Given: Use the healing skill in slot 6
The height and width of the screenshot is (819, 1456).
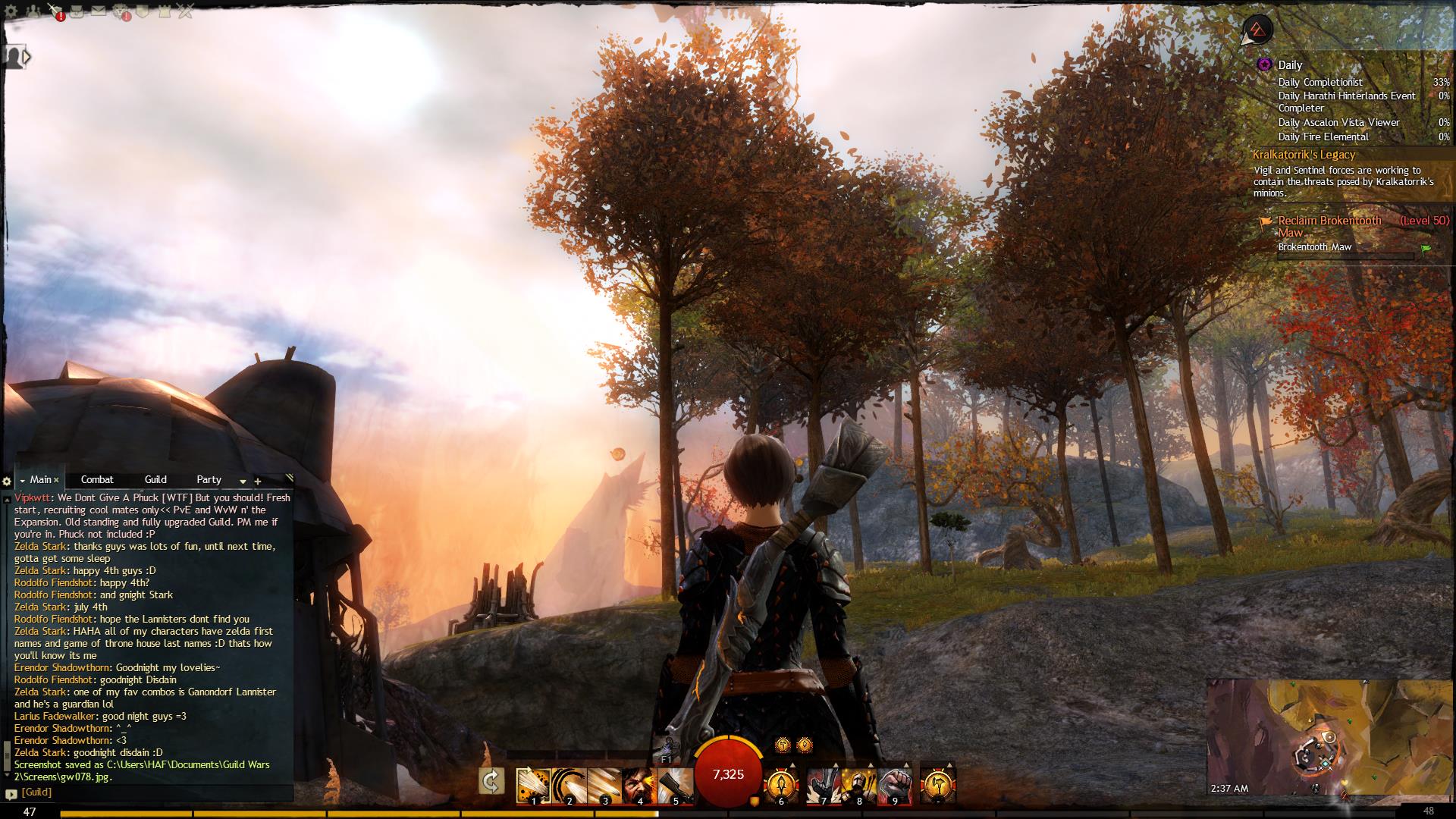Looking at the screenshot, I should click(x=781, y=785).
